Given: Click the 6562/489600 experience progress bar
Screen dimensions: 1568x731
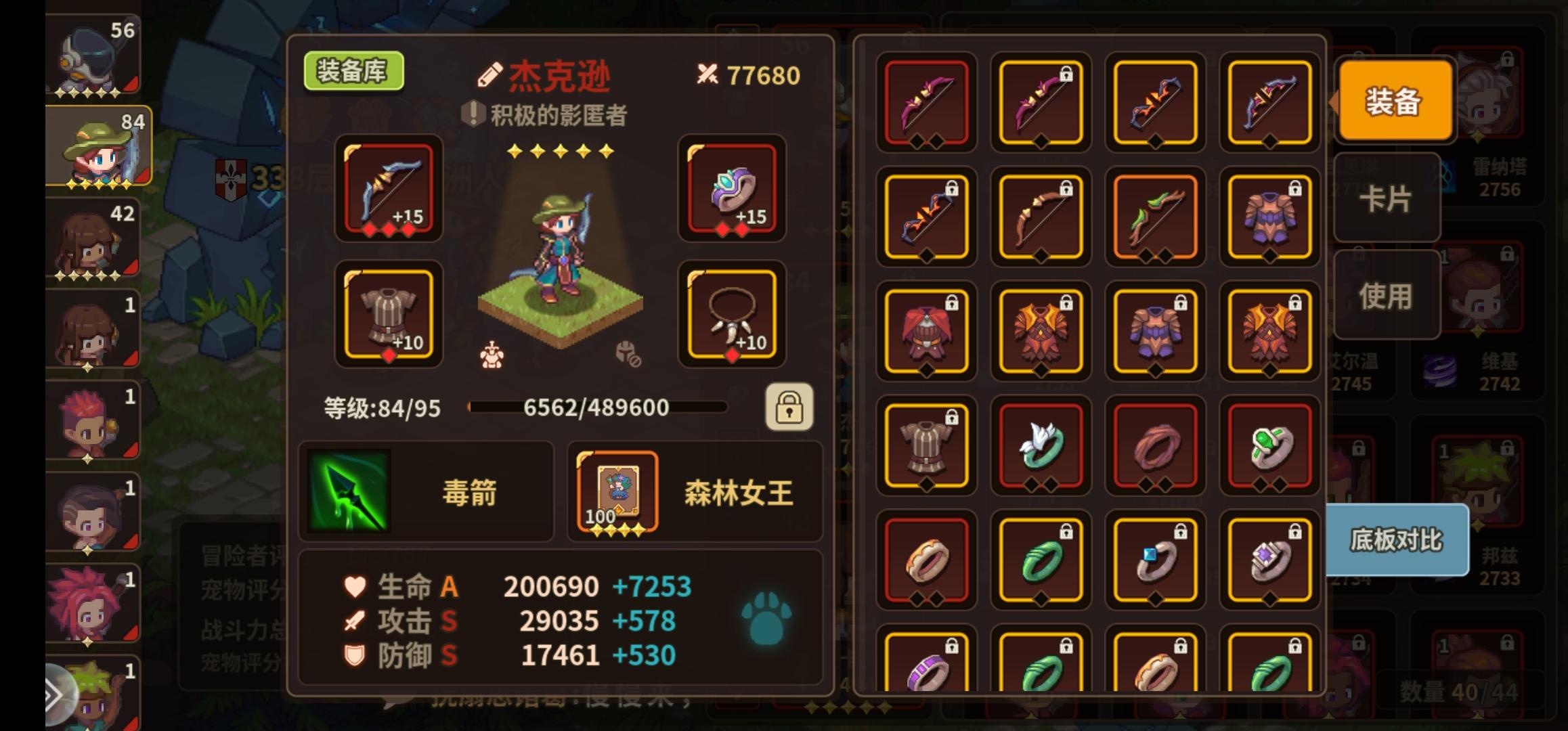Looking at the screenshot, I should [596, 407].
